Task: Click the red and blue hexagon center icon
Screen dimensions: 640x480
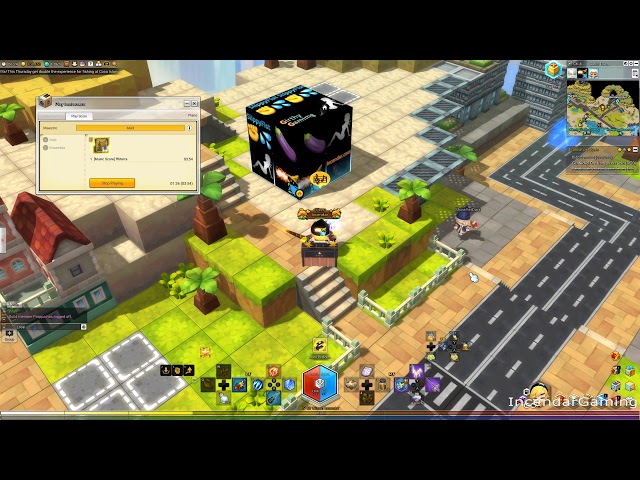Action: (320, 383)
